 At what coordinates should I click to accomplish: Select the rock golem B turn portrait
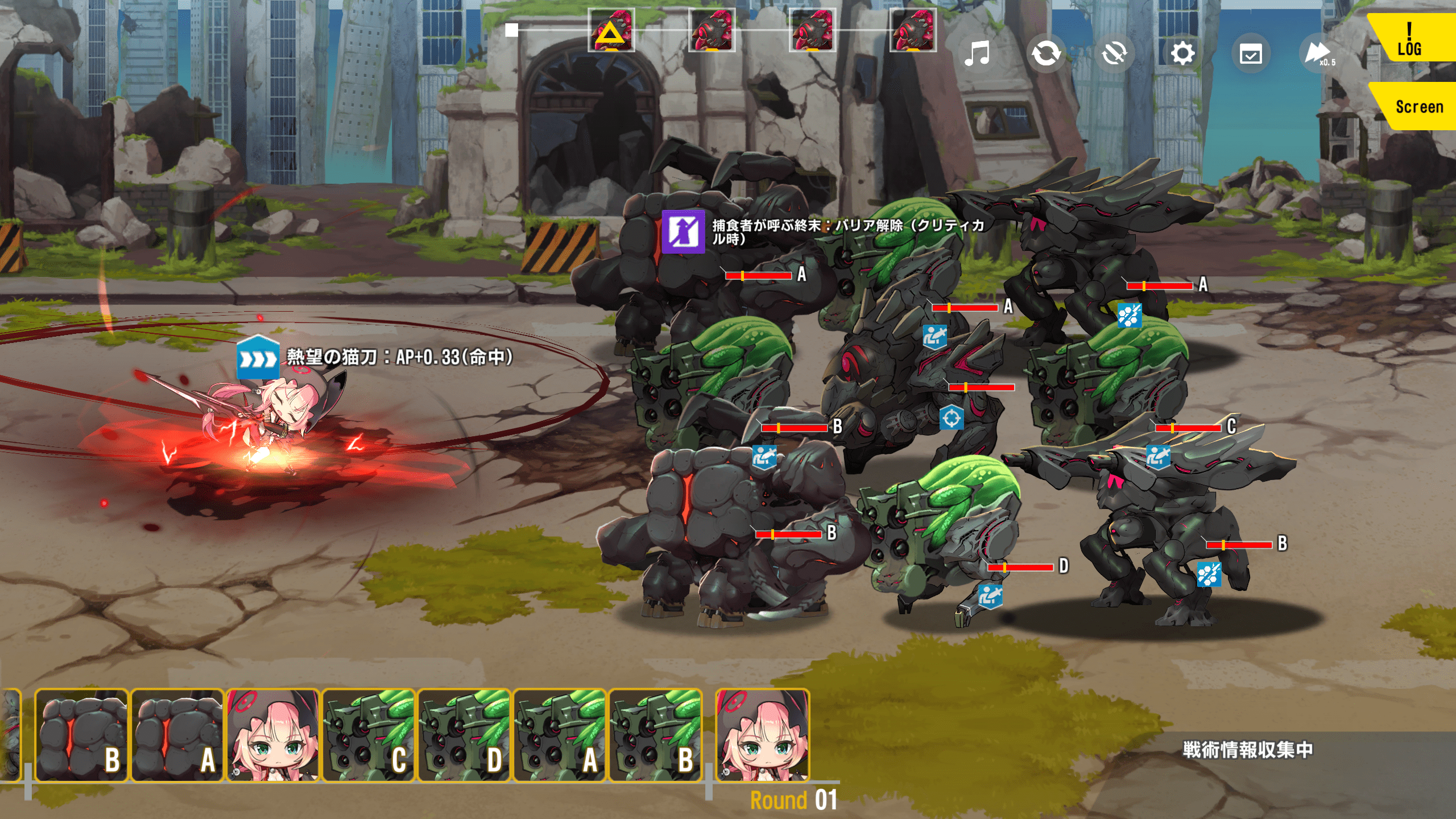pos(82,736)
